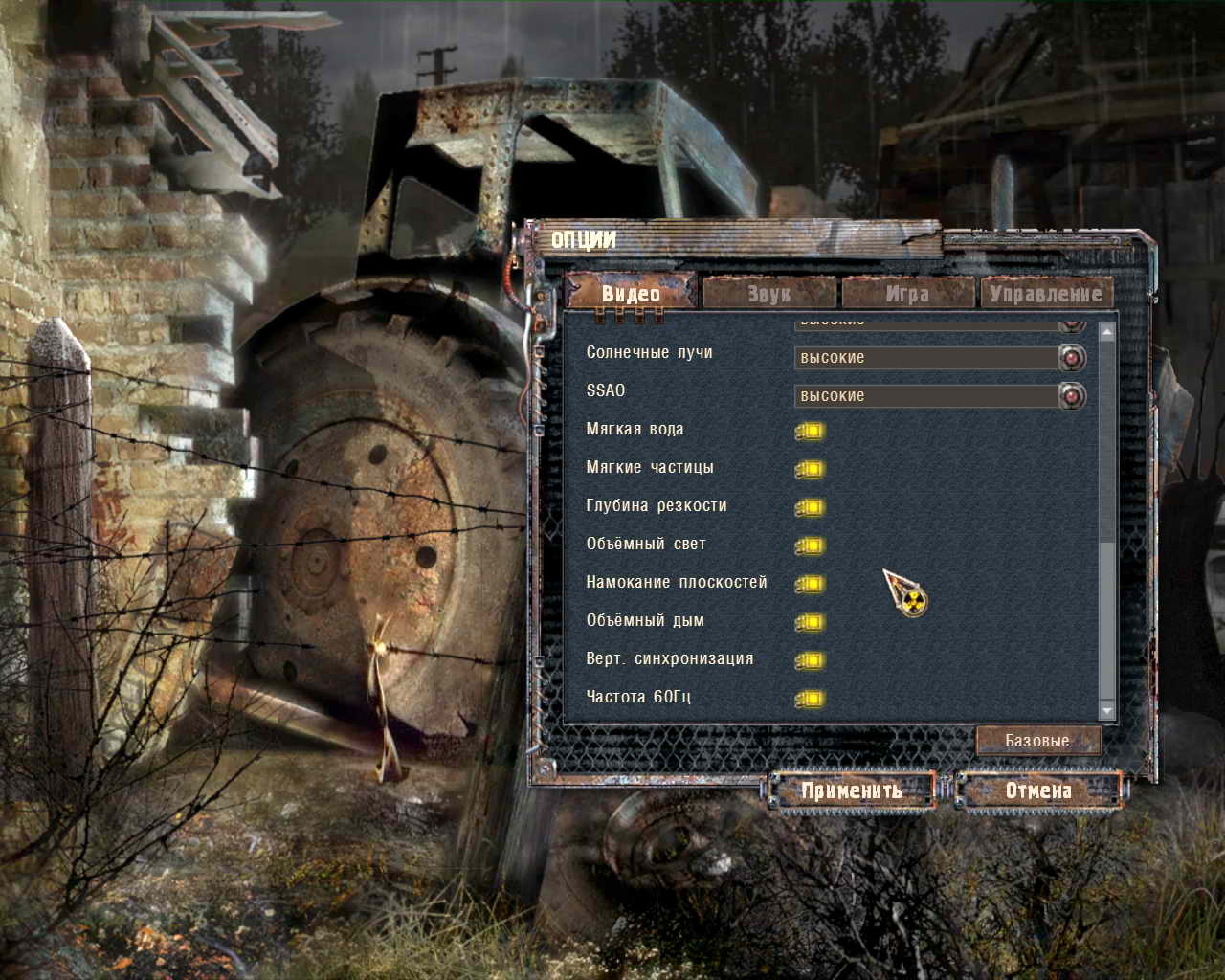Toggle the Мягкая вода checkbox

tap(810, 431)
